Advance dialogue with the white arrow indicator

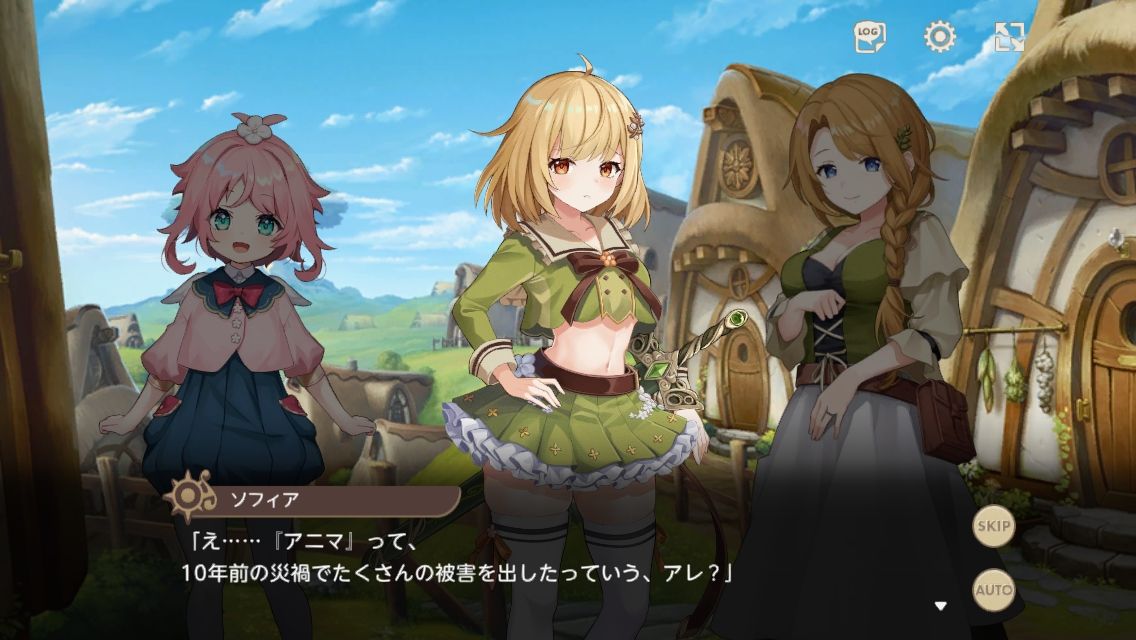[940, 605]
